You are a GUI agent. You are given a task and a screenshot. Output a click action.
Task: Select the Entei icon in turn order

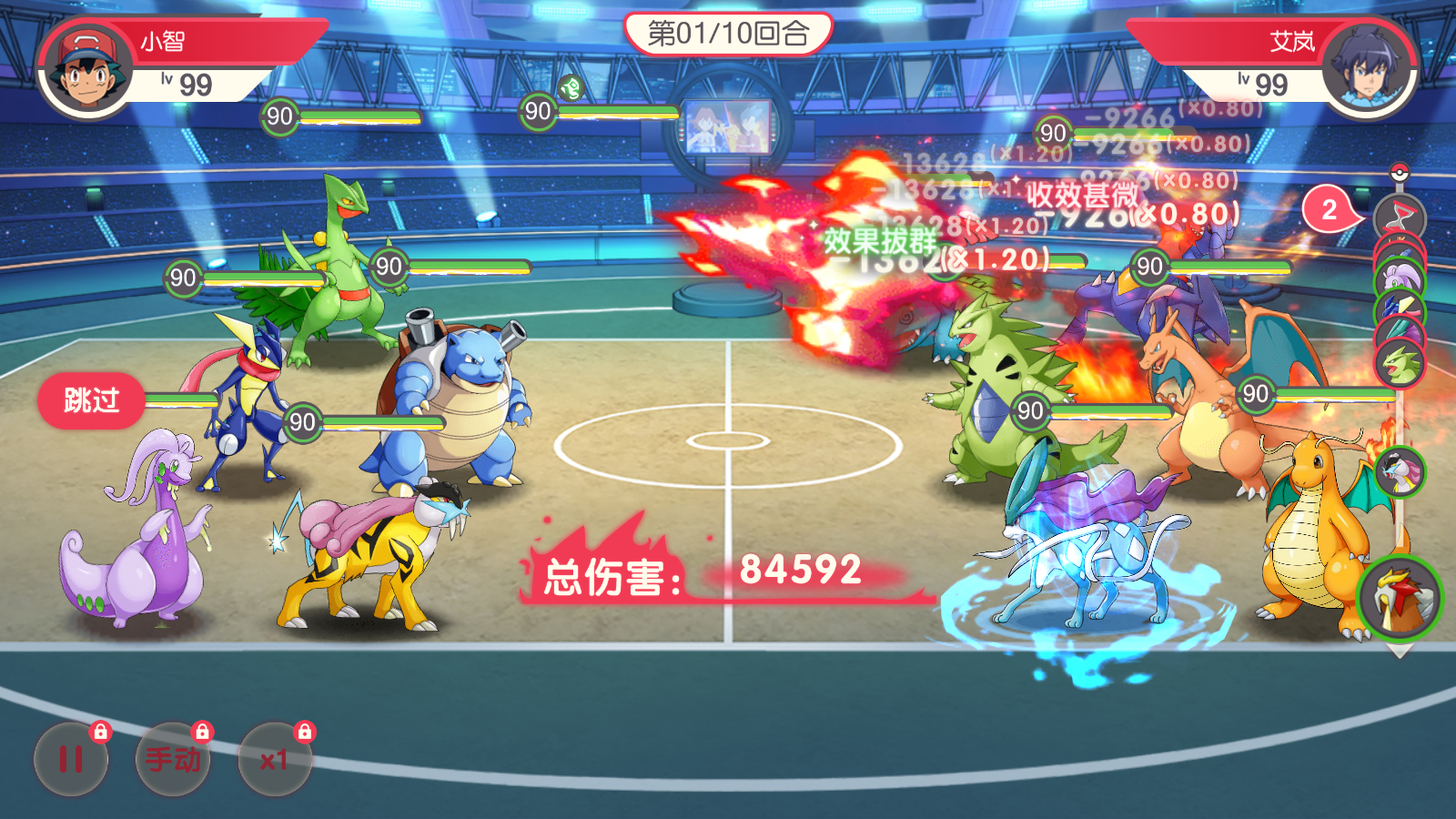(x=1399, y=598)
